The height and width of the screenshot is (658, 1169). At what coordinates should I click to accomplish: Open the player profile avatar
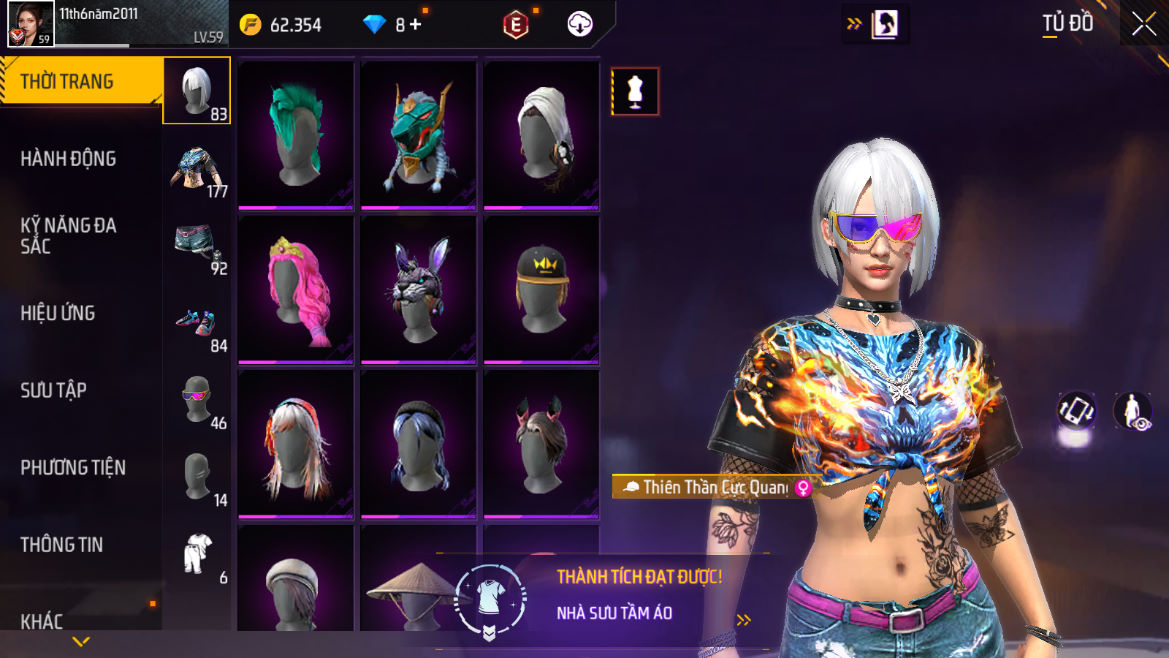(30, 24)
